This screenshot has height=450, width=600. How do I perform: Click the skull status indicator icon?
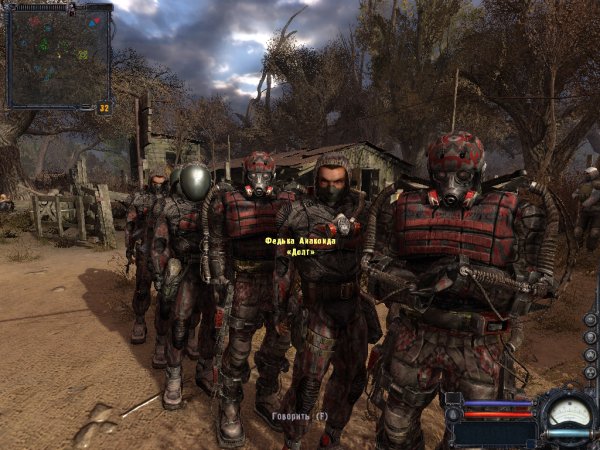pyautogui.click(x=590, y=337)
